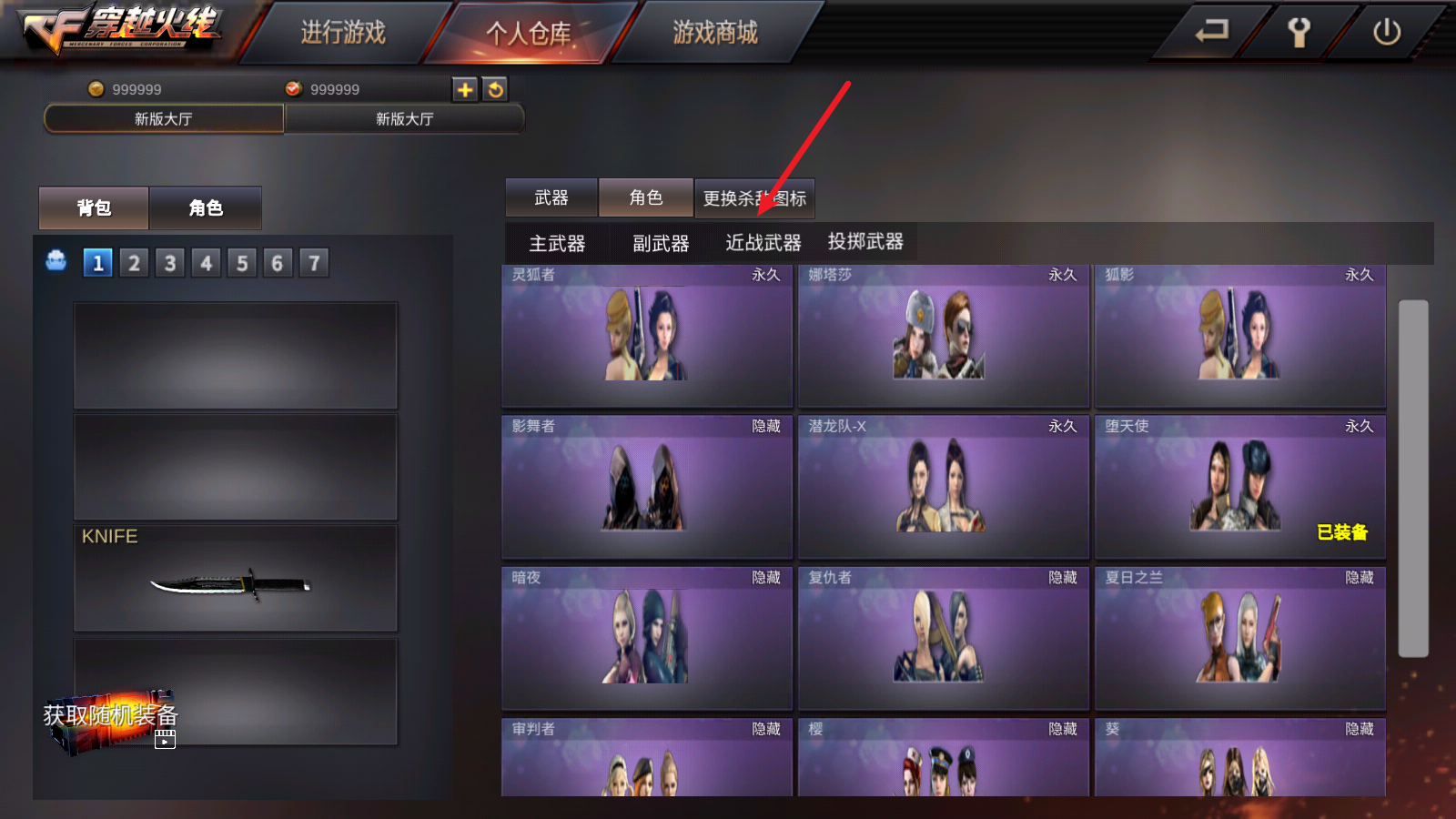The width and height of the screenshot is (1456, 819).
Task: Click the orange refresh icon near currency
Action: point(495,89)
